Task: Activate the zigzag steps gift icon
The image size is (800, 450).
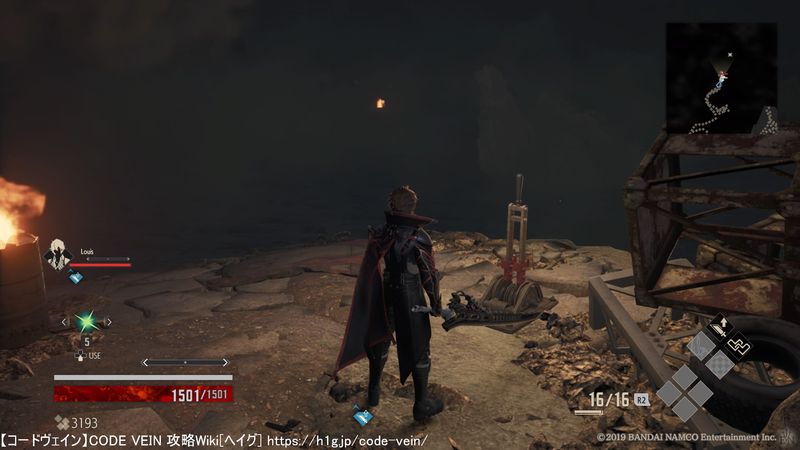Action: point(736,346)
